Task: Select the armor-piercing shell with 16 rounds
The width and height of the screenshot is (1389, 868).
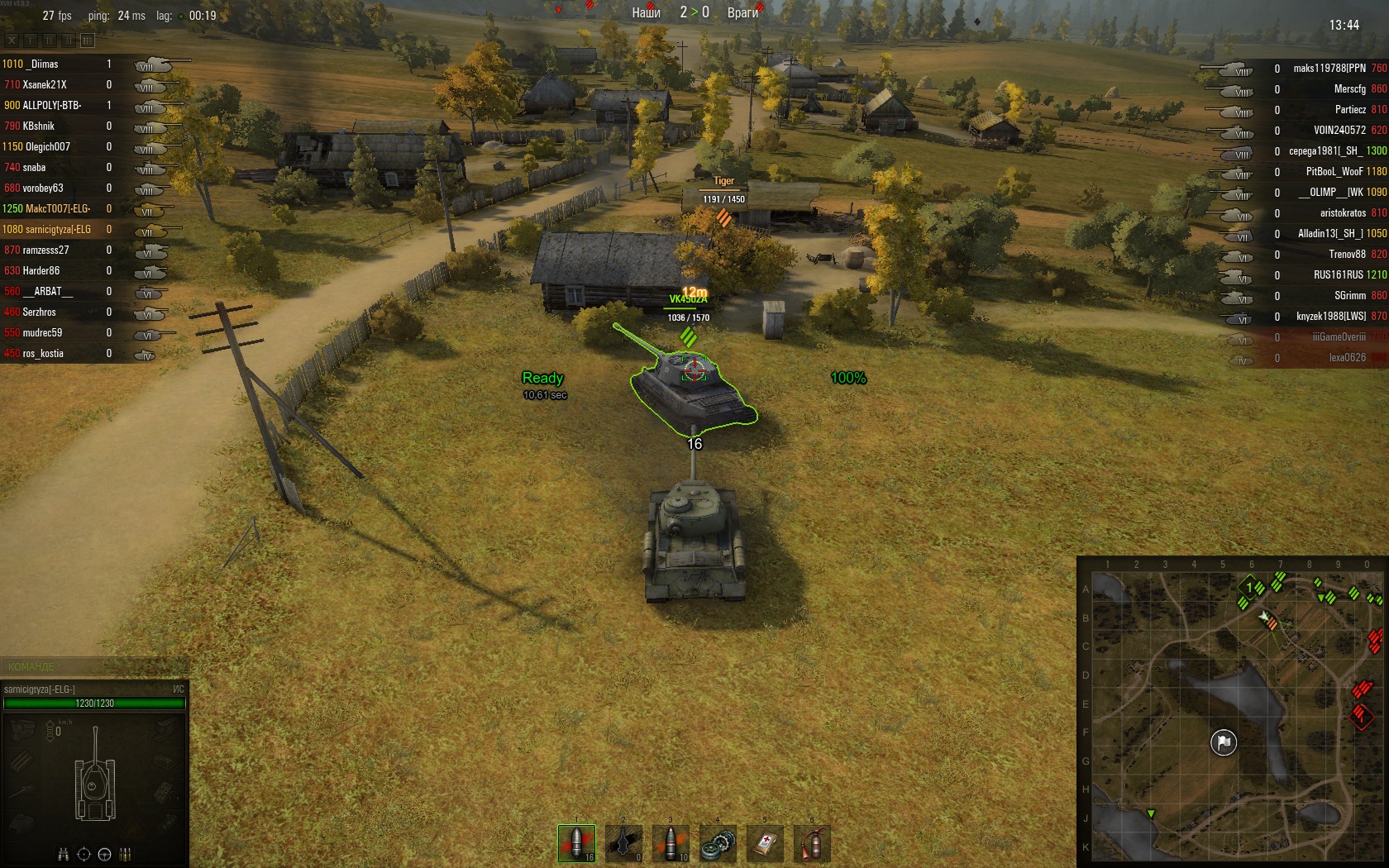Action: click(x=576, y=843)
